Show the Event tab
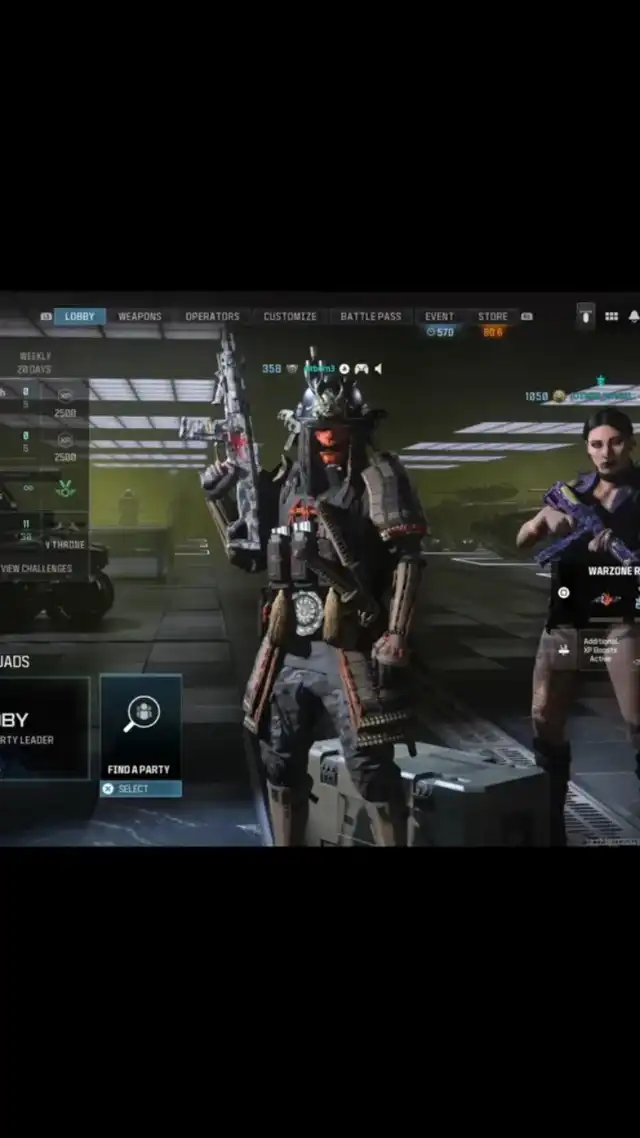640x1138 pixels. (439, 317)
